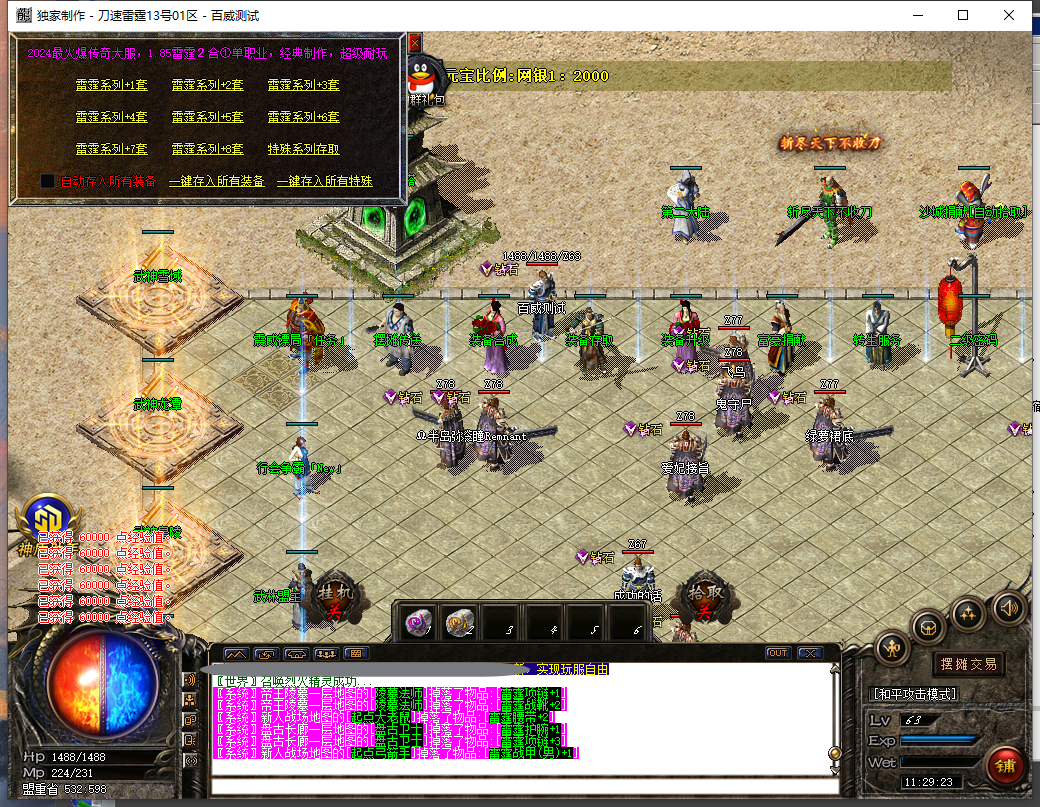1040x807 pixels.
Task: Choose the 雷霆系列+8套 link
Action: click(207, 149)
